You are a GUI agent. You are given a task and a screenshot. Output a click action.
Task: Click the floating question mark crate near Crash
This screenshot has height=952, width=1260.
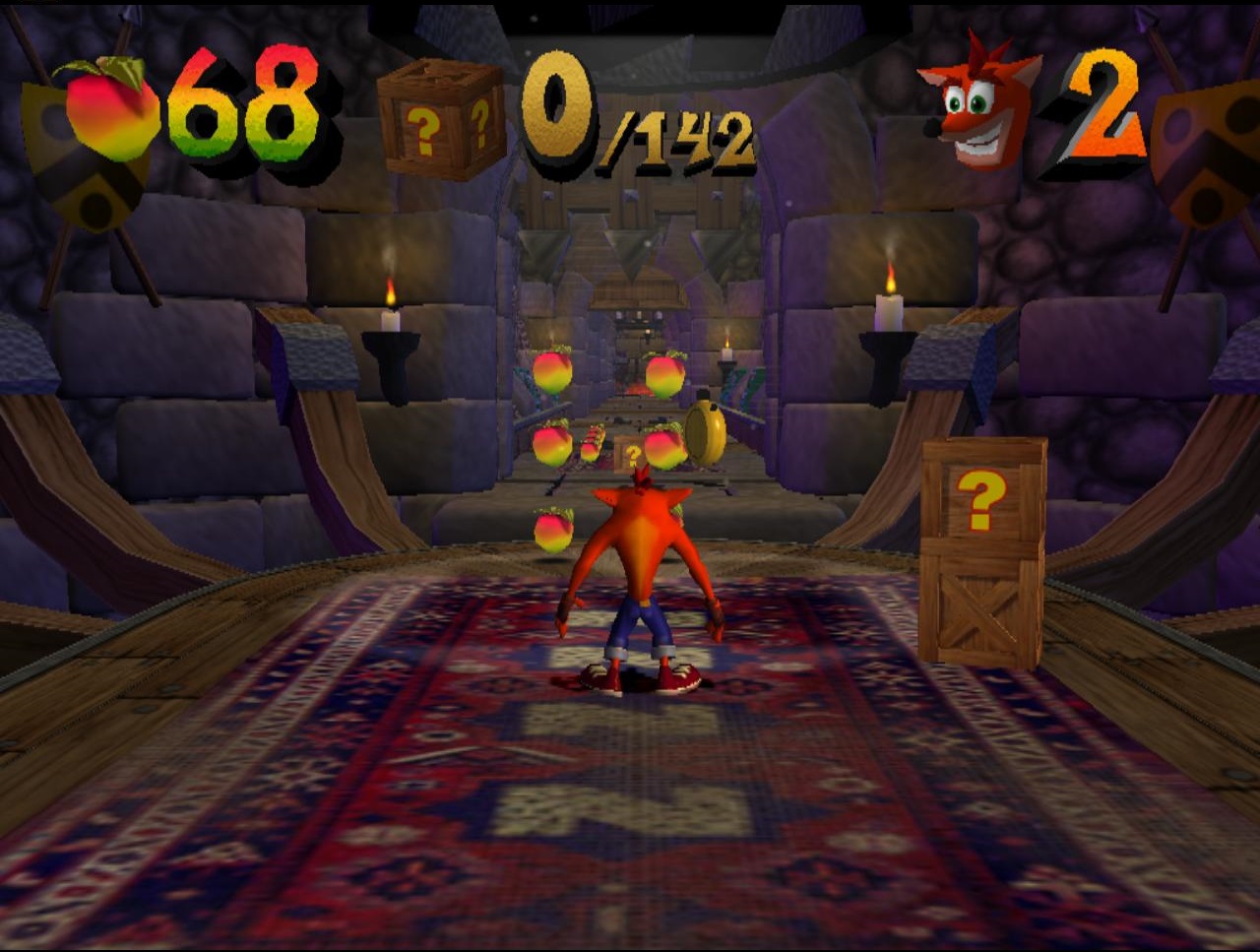[630, 453]
